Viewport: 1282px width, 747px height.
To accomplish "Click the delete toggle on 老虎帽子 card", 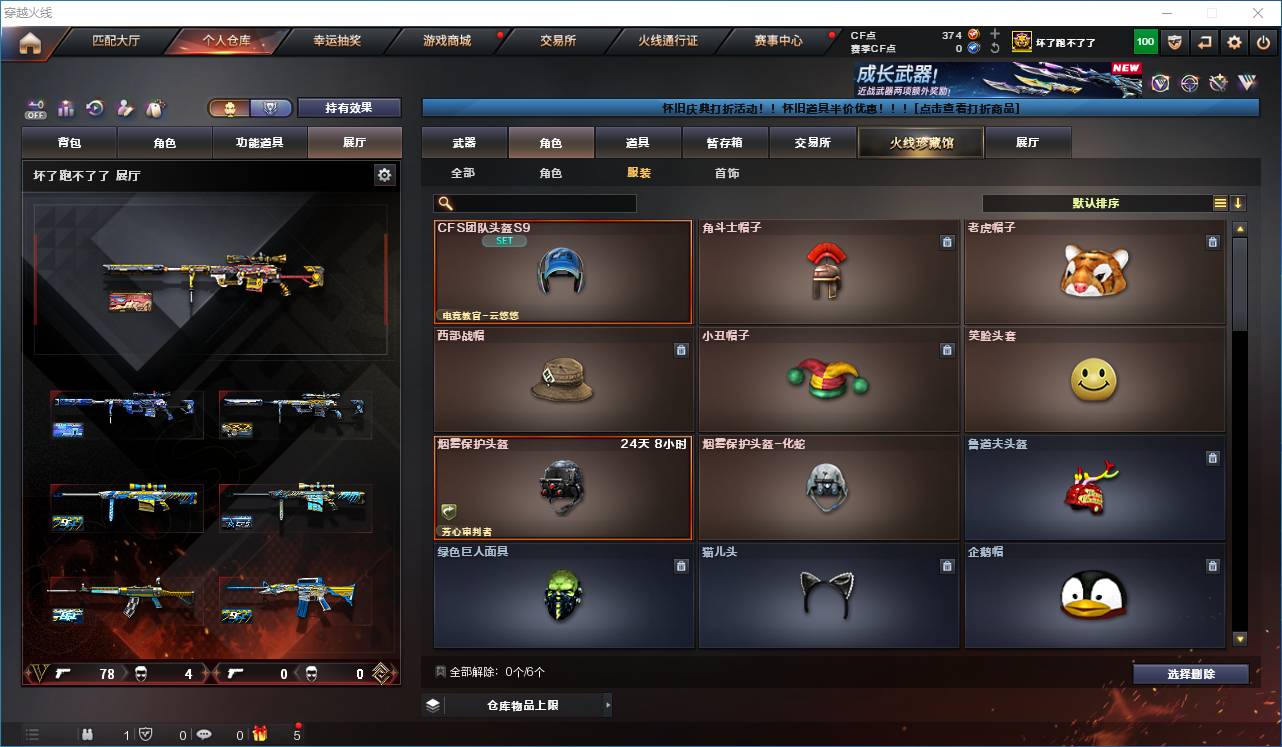I will pyautogui.click(x=1212, y=242).
